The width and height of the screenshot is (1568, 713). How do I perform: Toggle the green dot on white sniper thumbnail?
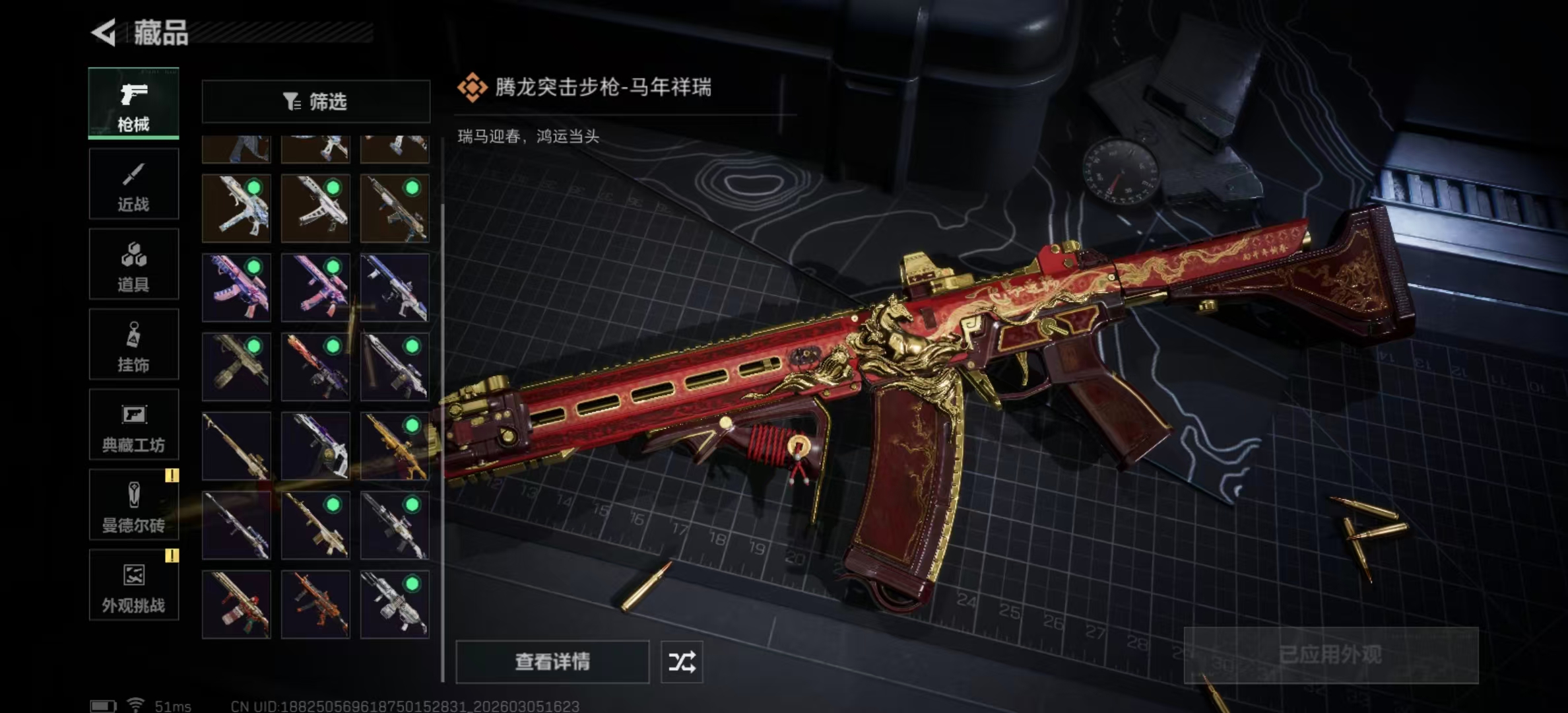coord(411,503)
